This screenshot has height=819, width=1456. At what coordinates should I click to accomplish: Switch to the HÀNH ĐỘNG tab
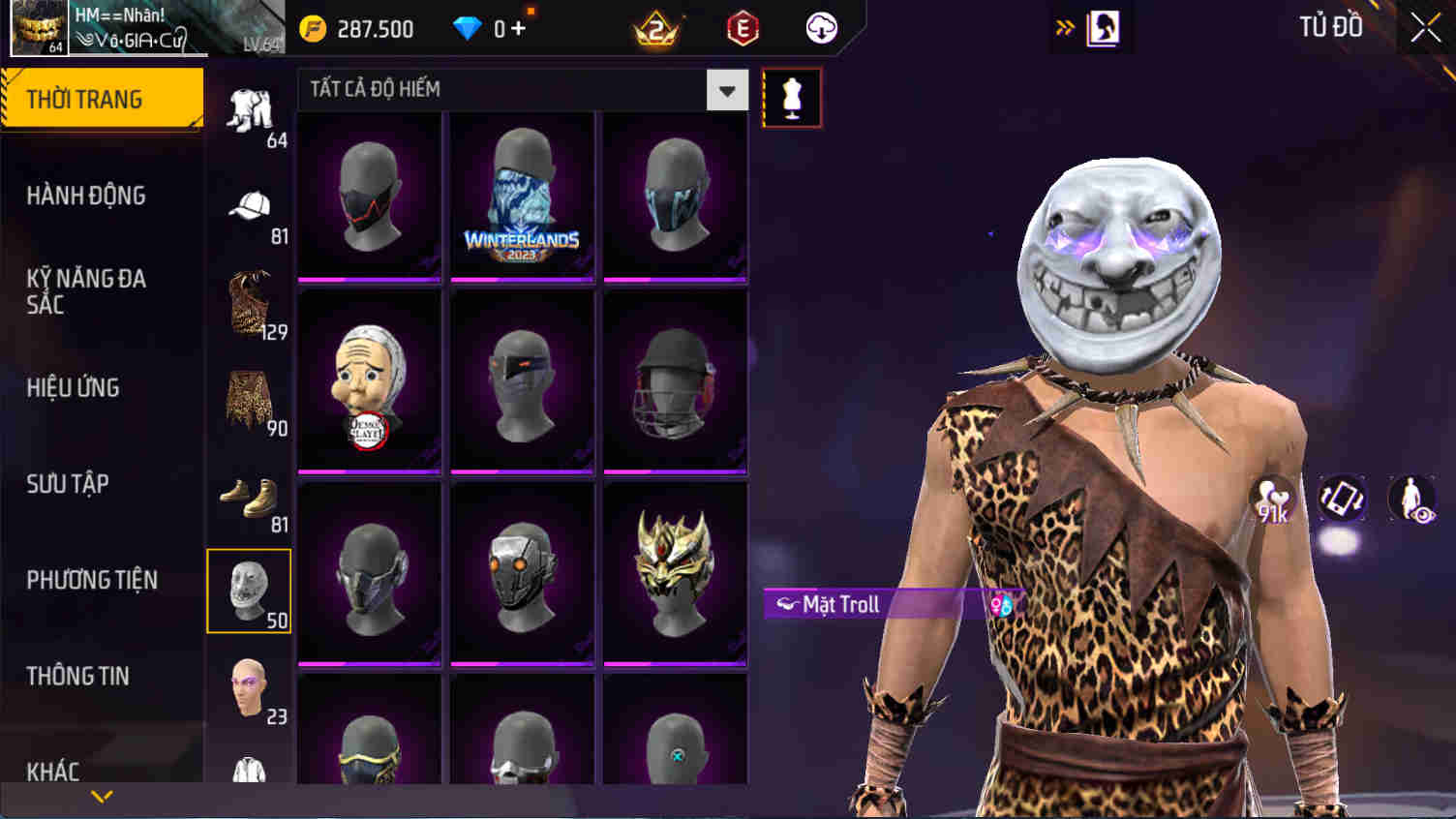(x=84, y=196)
